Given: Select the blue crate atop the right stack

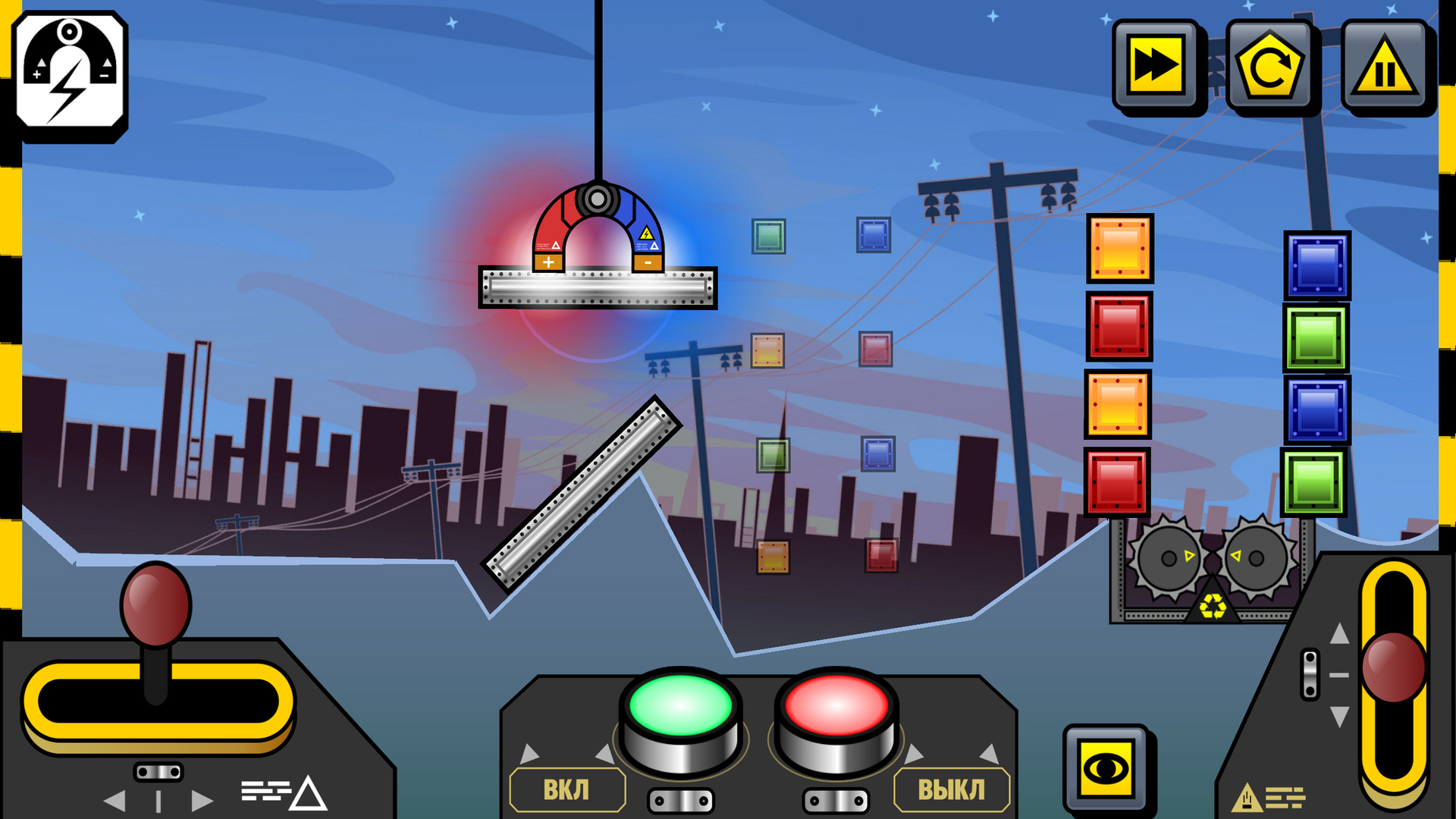Looking at the screenshot, I should [x=1317, y=265].
